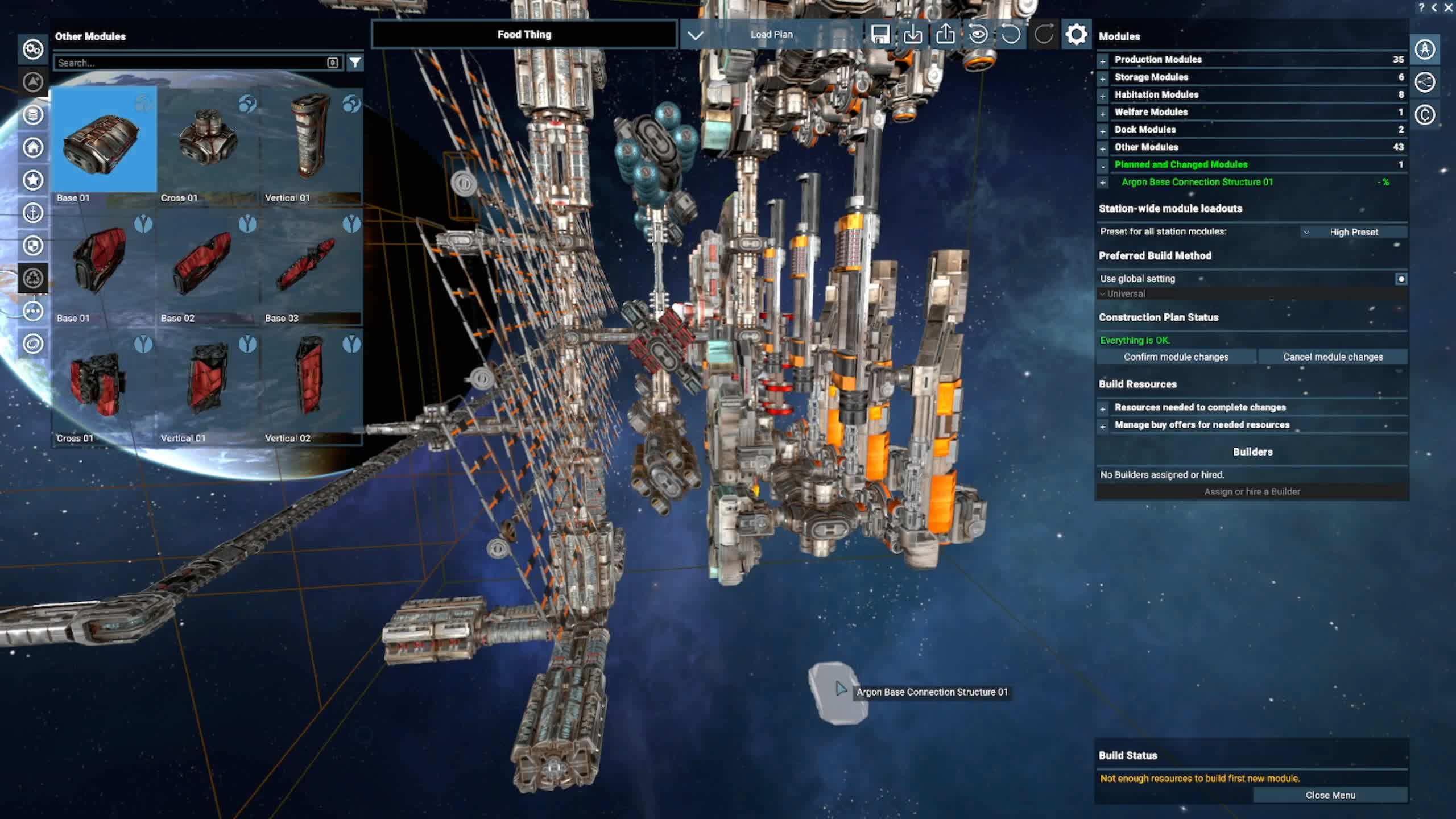Open the High Preset loadout dropdown

(x=1353, y=232)
